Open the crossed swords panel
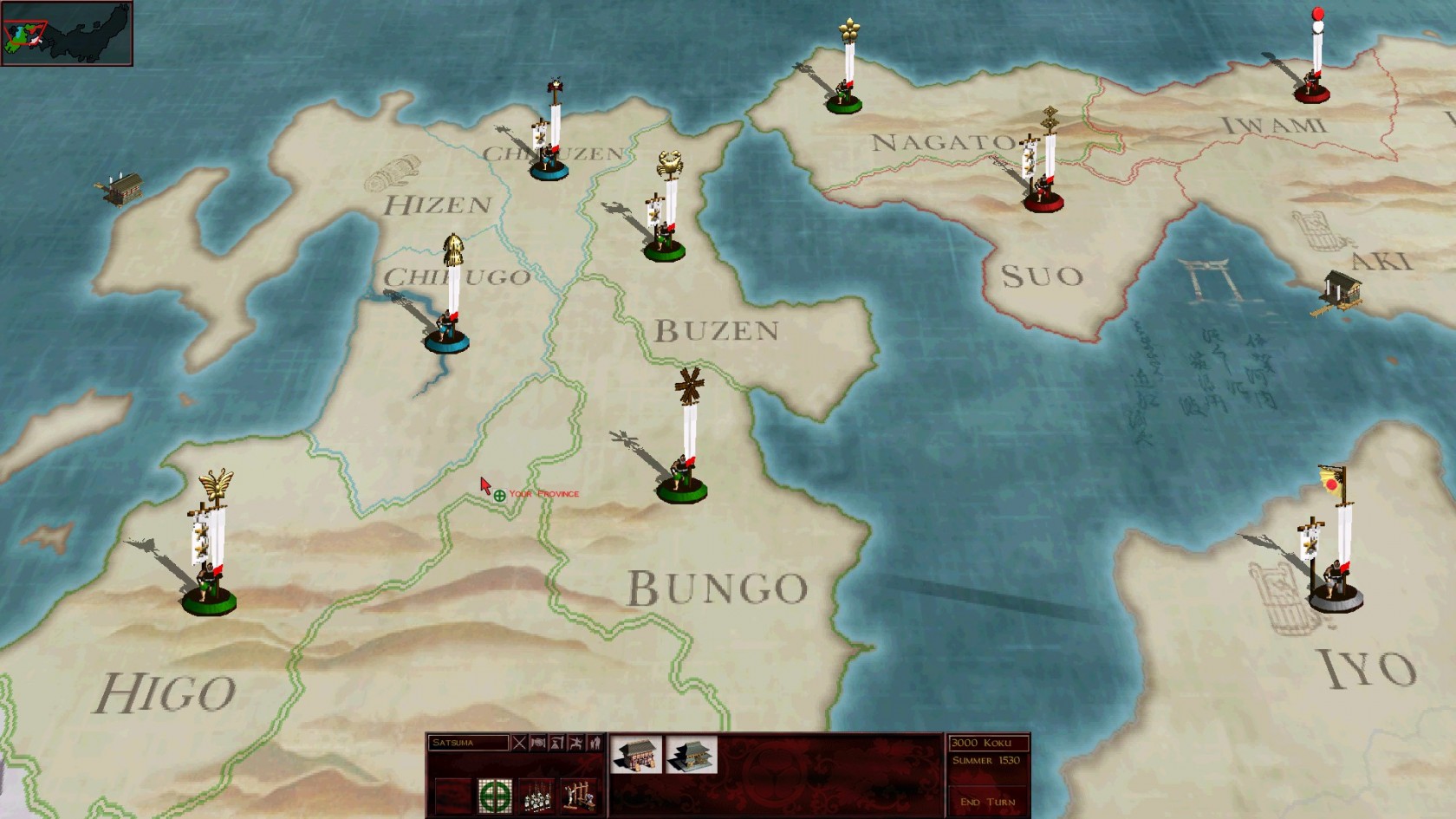The image size is (1456, 819). pyautogui.click(x=519, y=743)
